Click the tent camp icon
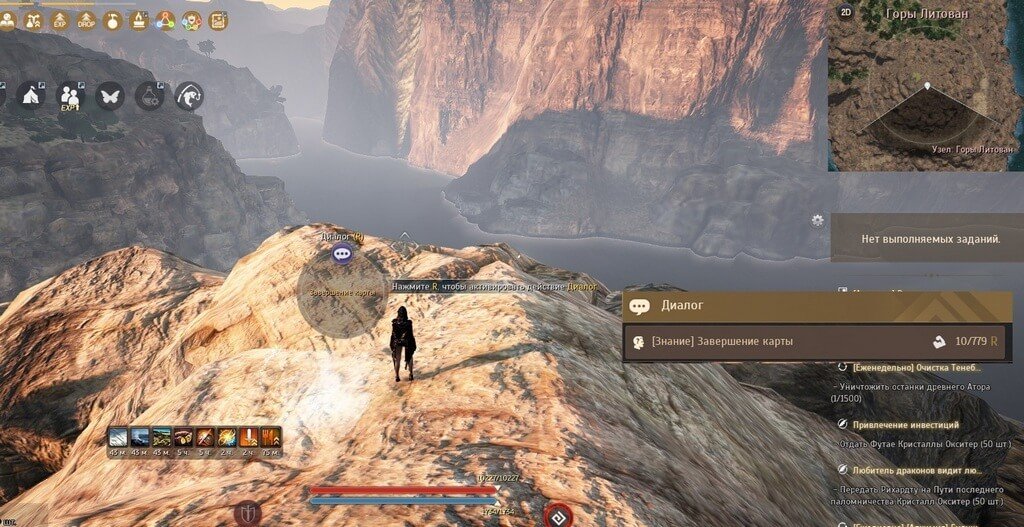Screen dimensions: 1024x527 (x=31, y=96)
